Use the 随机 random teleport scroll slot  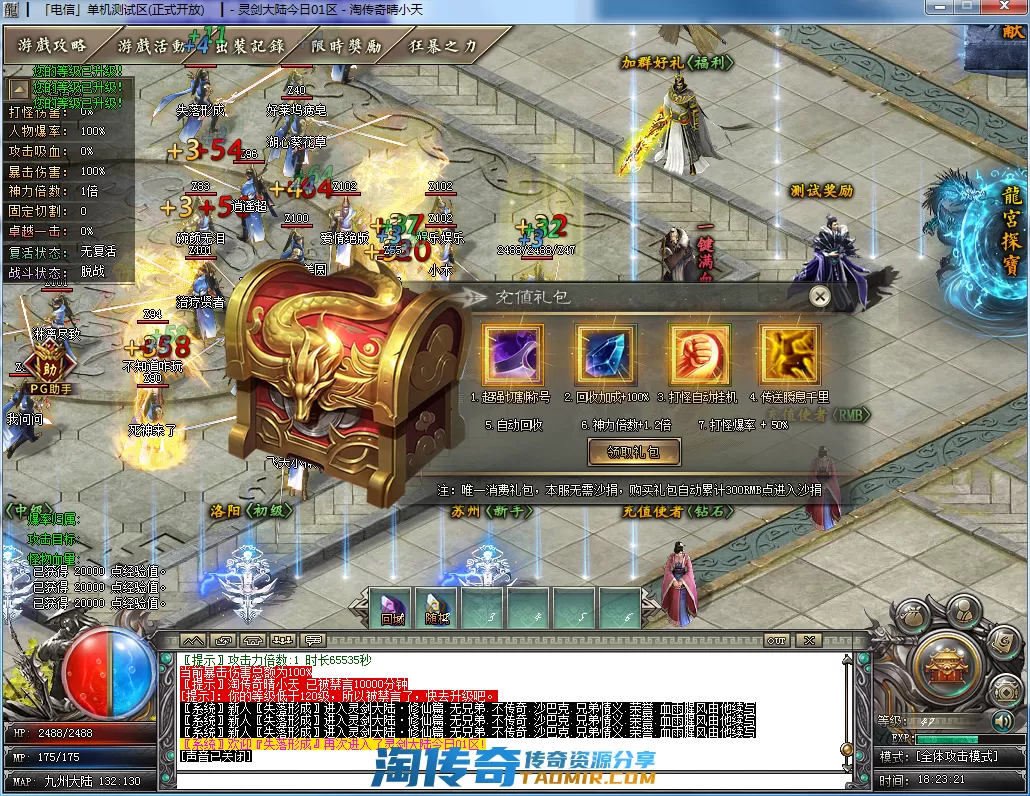[437, 608]
